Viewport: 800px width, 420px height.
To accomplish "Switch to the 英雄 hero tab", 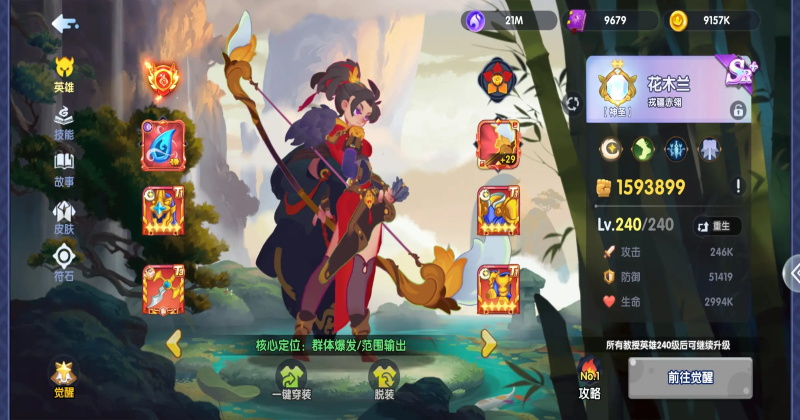I will tap(64, 73).
